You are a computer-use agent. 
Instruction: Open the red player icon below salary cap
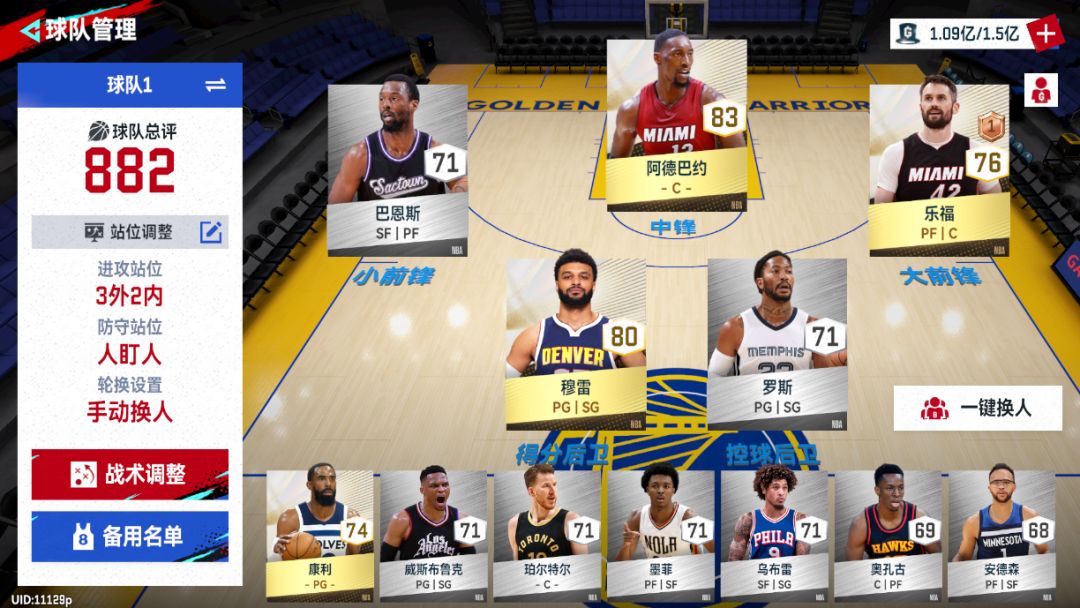click(x=1040, y=90)
